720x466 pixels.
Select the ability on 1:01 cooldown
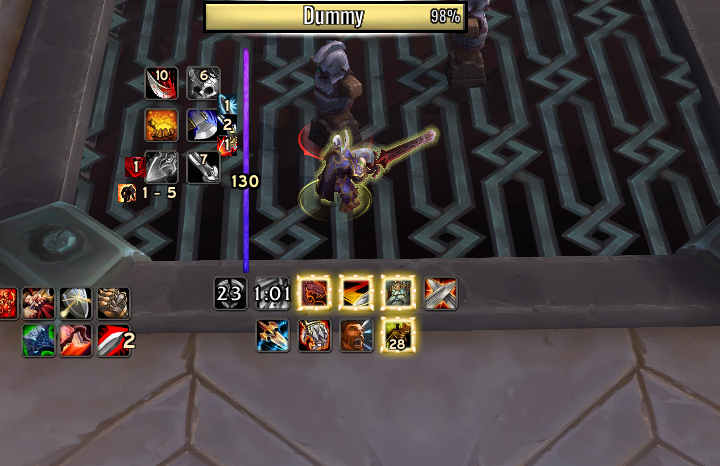pyautogui.click(x=272, y=293)
